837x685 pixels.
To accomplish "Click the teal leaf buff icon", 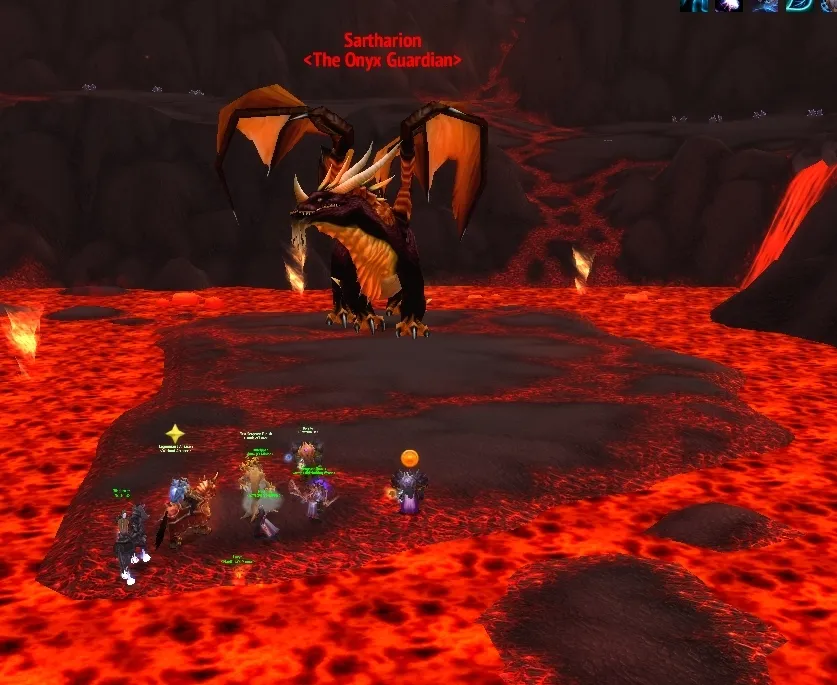I will (x=798, y=4).
